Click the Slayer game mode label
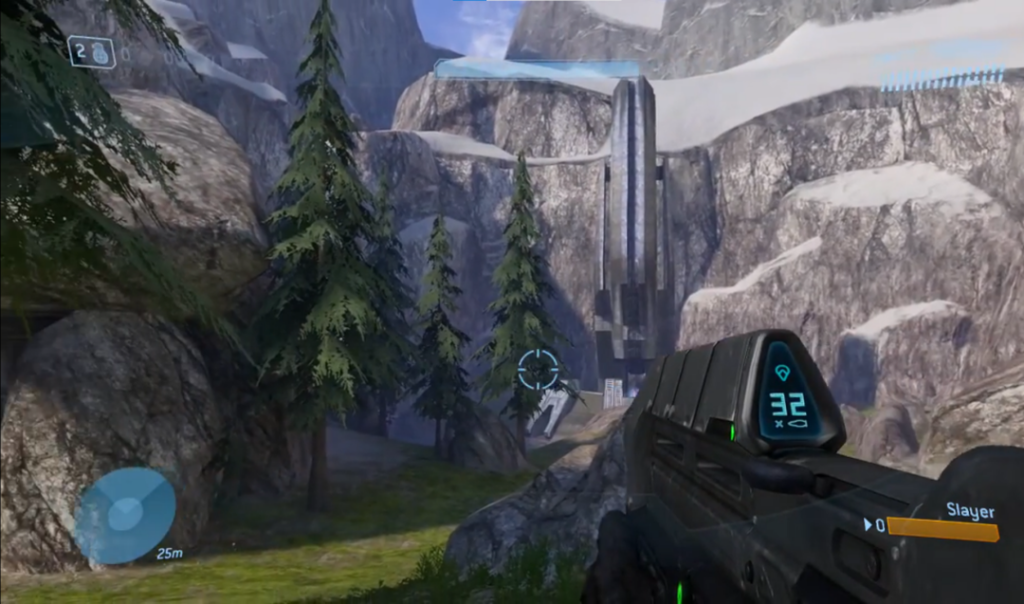The height and width of the screenshot is (604, 1024). point(970,511)
